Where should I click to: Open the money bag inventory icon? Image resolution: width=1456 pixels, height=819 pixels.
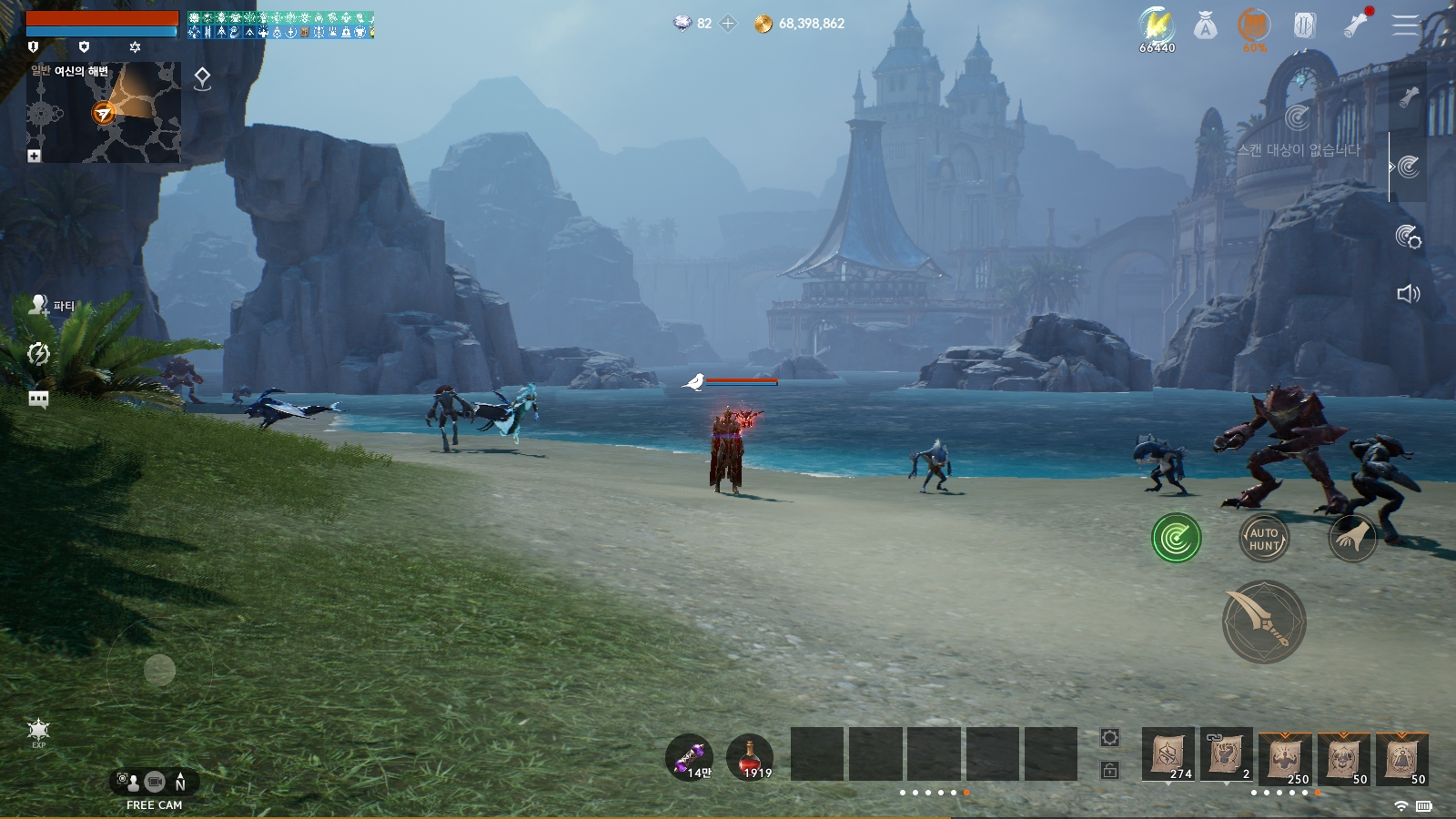1206,25
